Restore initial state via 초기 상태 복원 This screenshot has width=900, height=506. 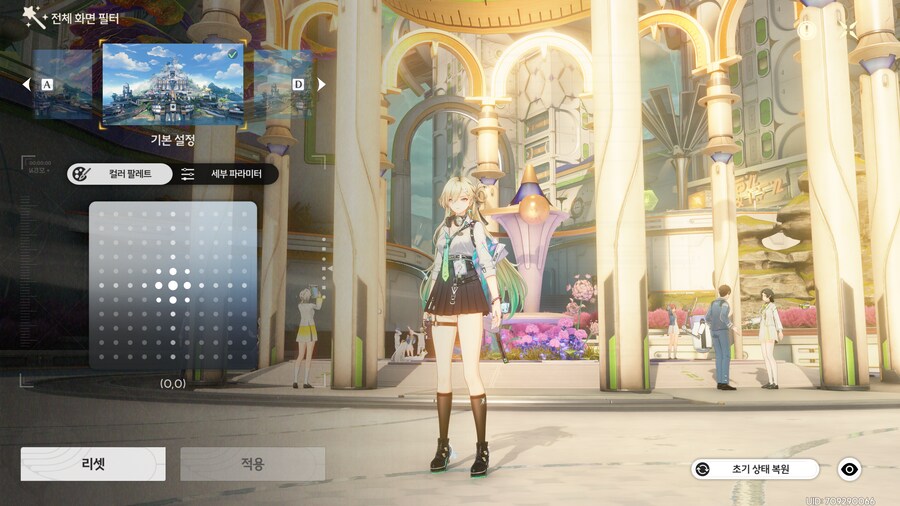click(x=755, y=468)
